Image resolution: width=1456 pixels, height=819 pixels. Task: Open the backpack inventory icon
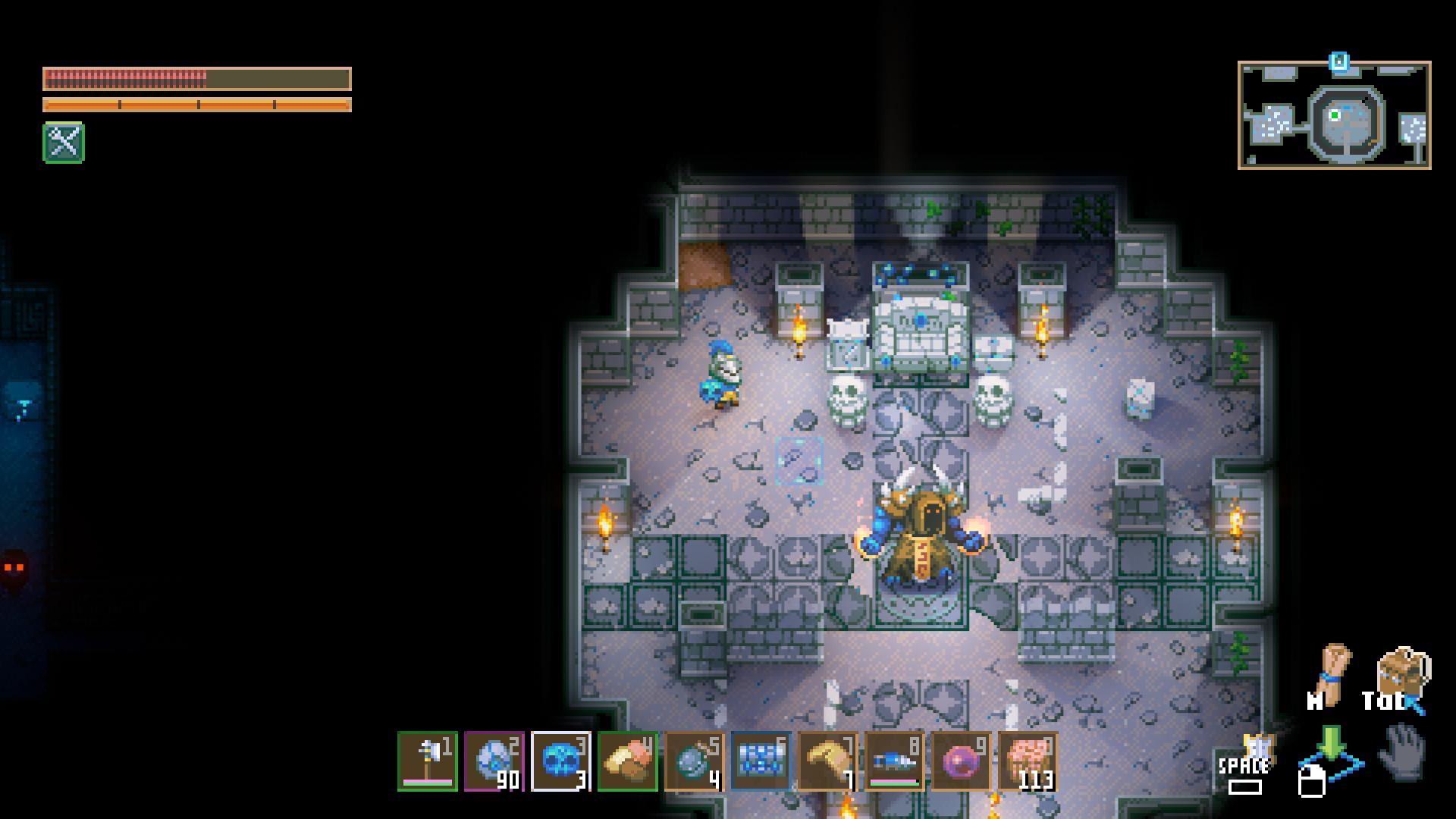[1402, 673]
